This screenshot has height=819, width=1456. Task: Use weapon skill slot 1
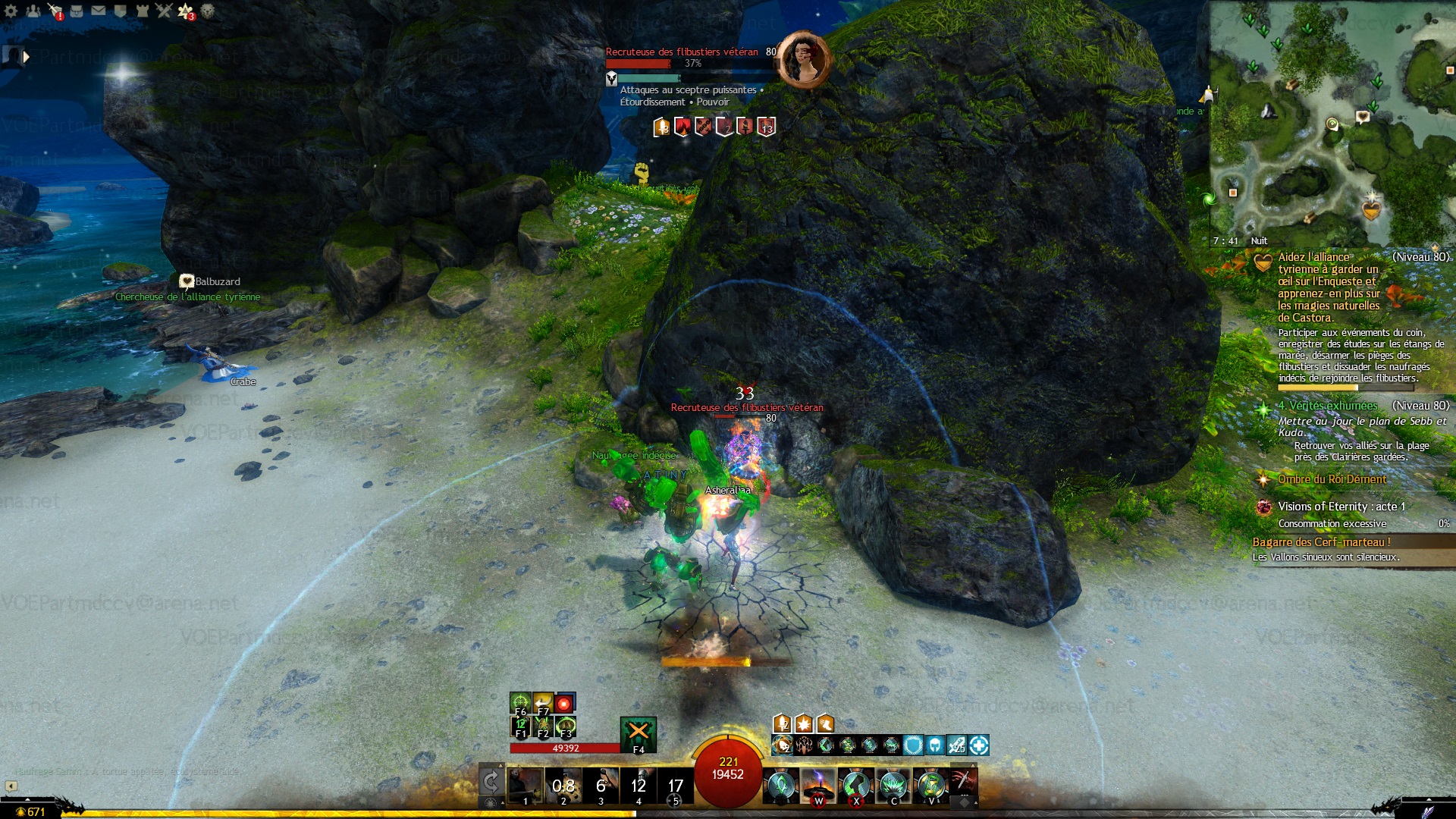pos(525,785)
